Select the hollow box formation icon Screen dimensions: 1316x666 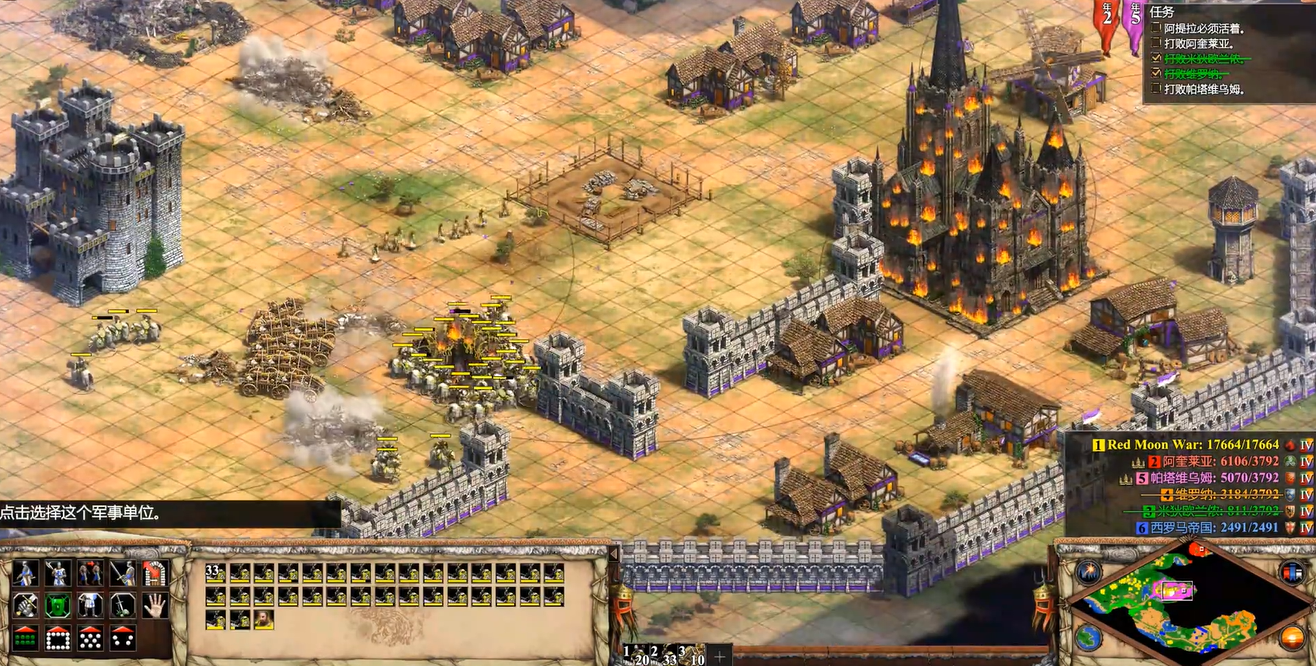59,638
